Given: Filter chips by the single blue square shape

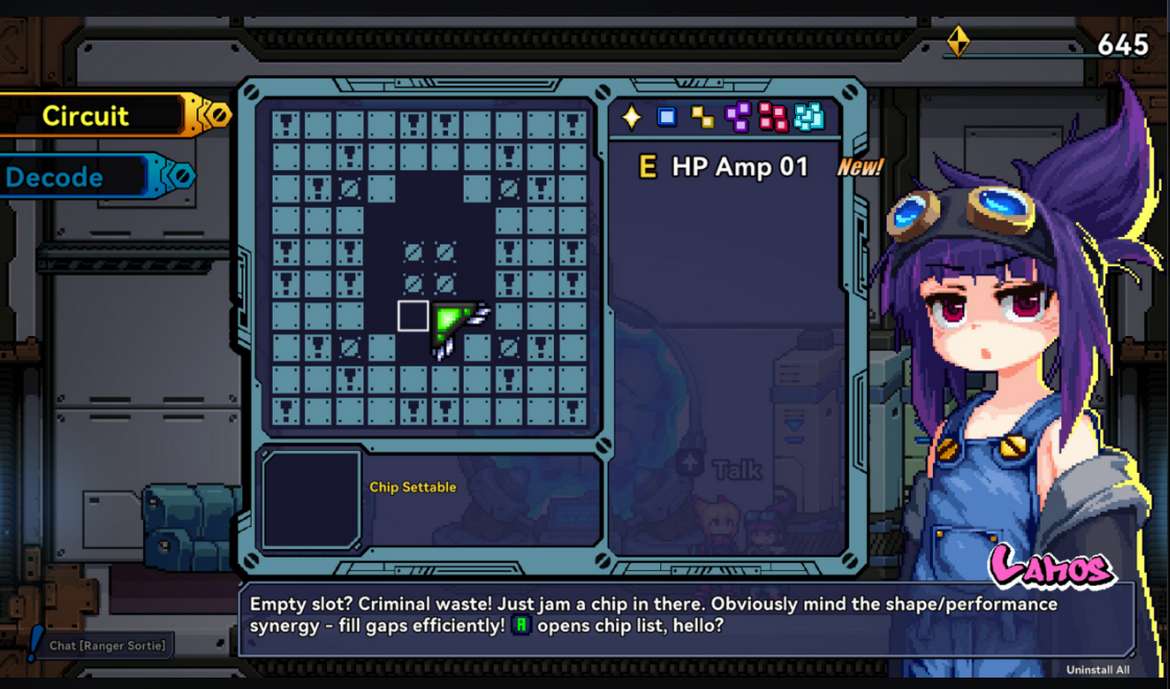Looking at the screenshot, I should pyautogui.click(x=667, y=117).
